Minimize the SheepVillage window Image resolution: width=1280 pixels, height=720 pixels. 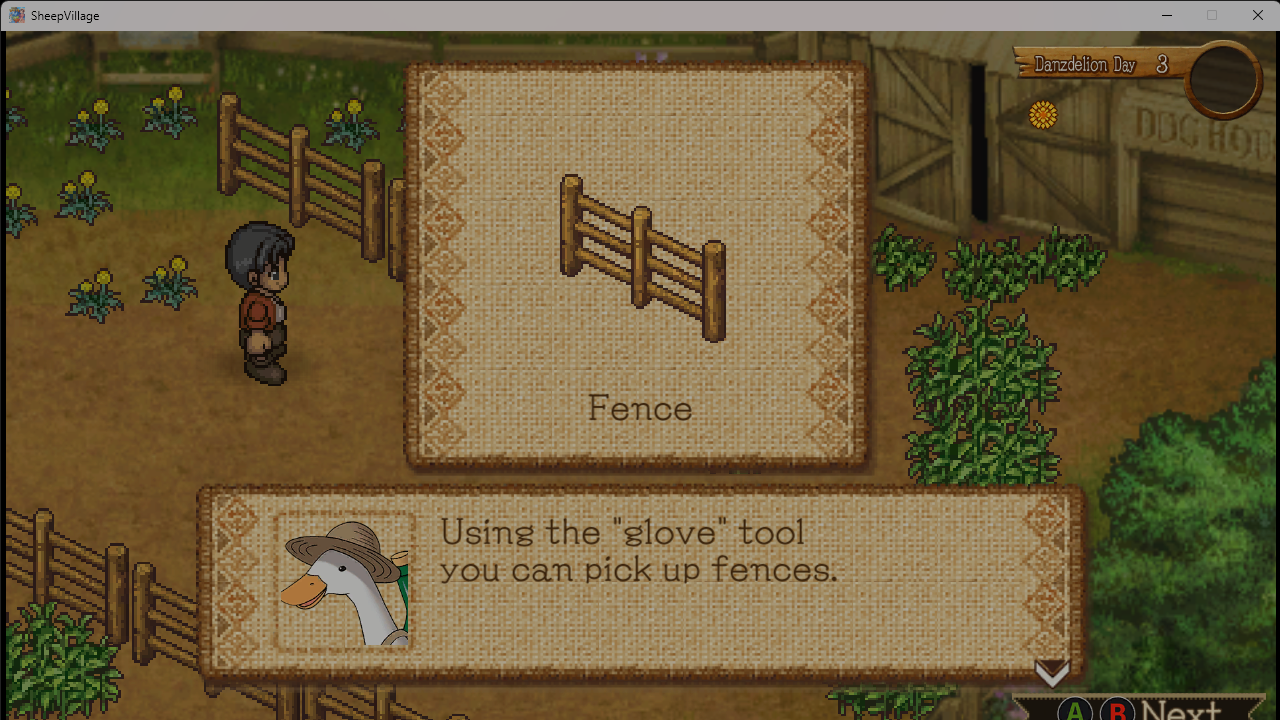click(1167, 15)
